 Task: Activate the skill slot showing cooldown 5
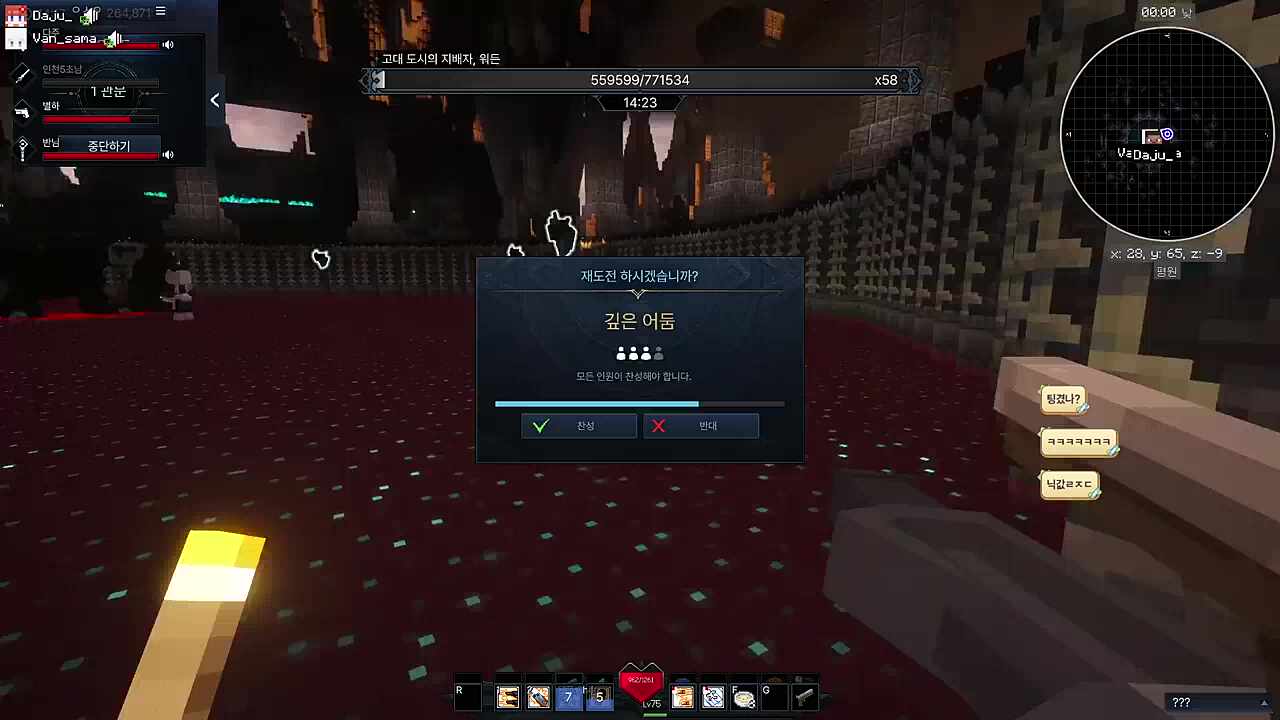tap(599, 697)
